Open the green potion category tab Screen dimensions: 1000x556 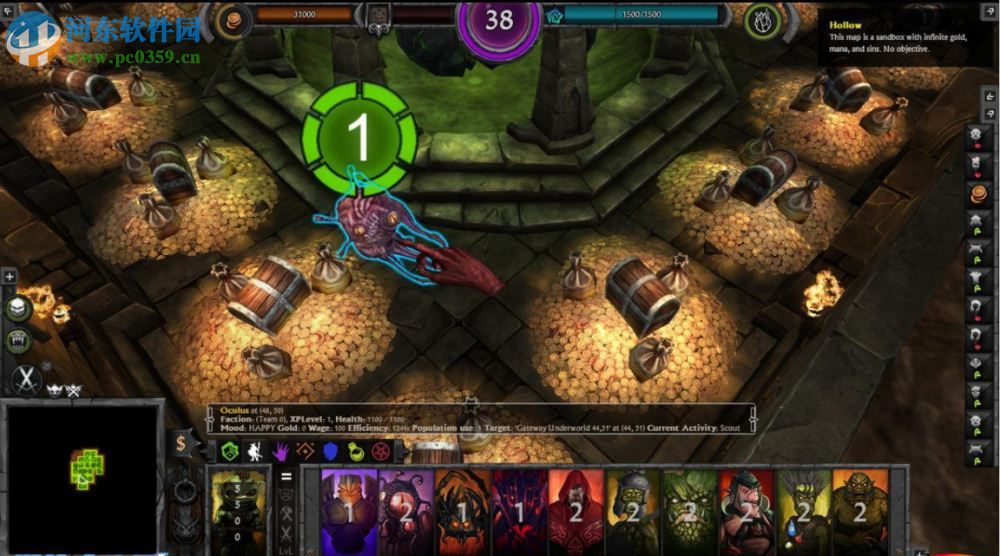tap(357, 452)
